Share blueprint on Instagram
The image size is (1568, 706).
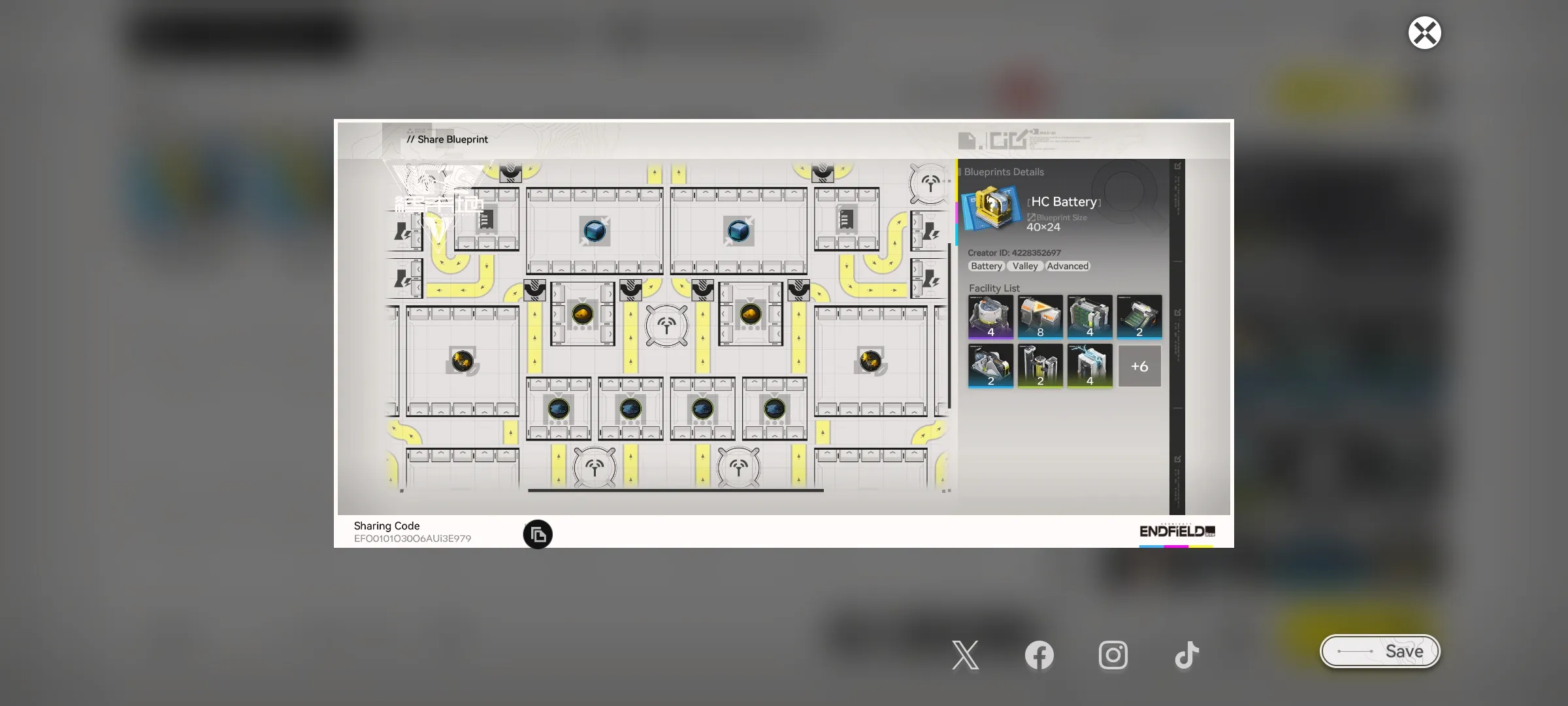pos(1113,655)
